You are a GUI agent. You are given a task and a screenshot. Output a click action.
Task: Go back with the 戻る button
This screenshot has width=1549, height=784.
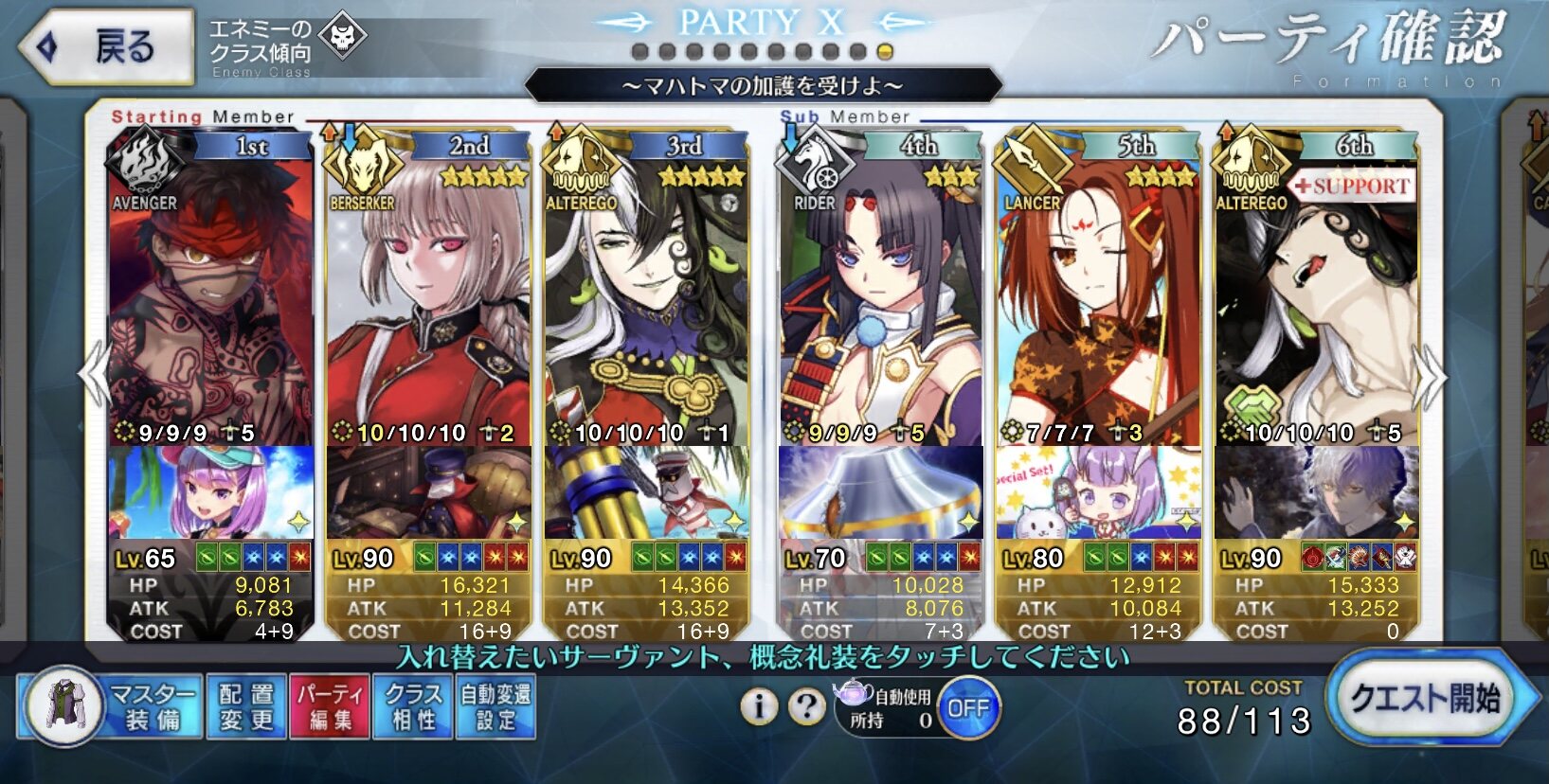pyautogui.click(x=107, y=45)
